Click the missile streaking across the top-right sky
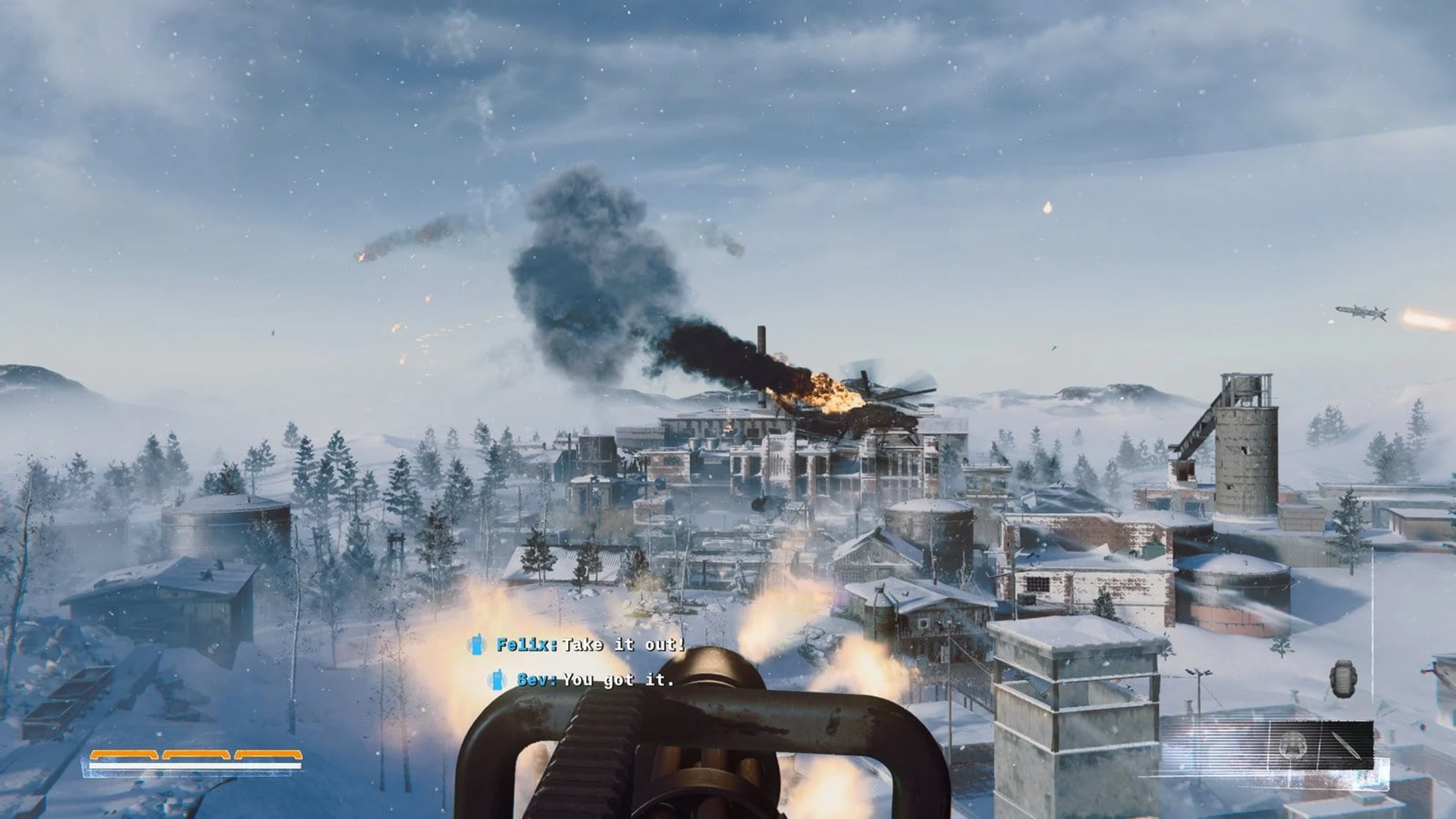 (x=1360, y=313)
